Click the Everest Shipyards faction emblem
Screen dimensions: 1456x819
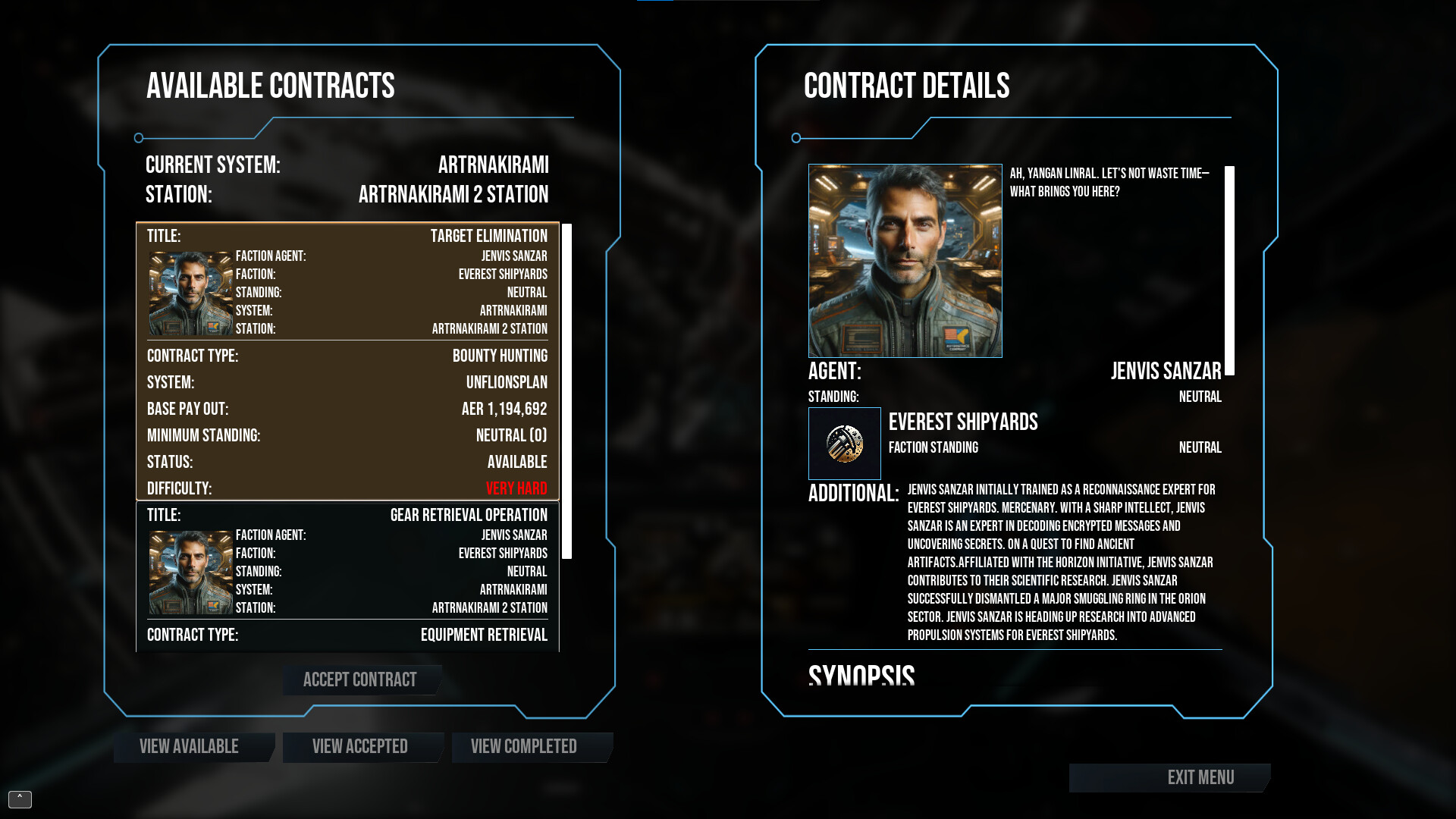tap(845, 444)
